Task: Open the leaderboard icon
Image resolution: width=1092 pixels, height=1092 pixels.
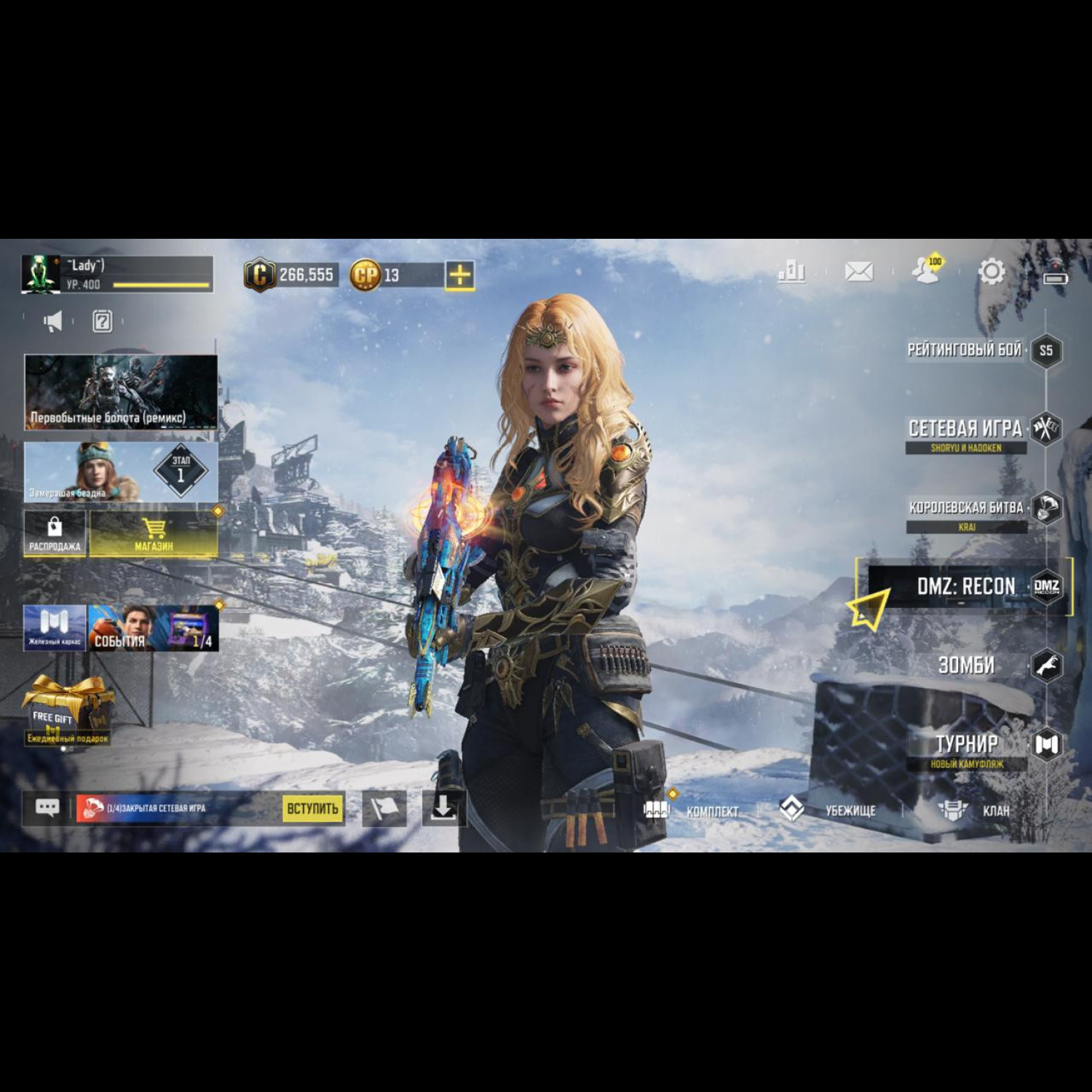Action: pos(791,272)
